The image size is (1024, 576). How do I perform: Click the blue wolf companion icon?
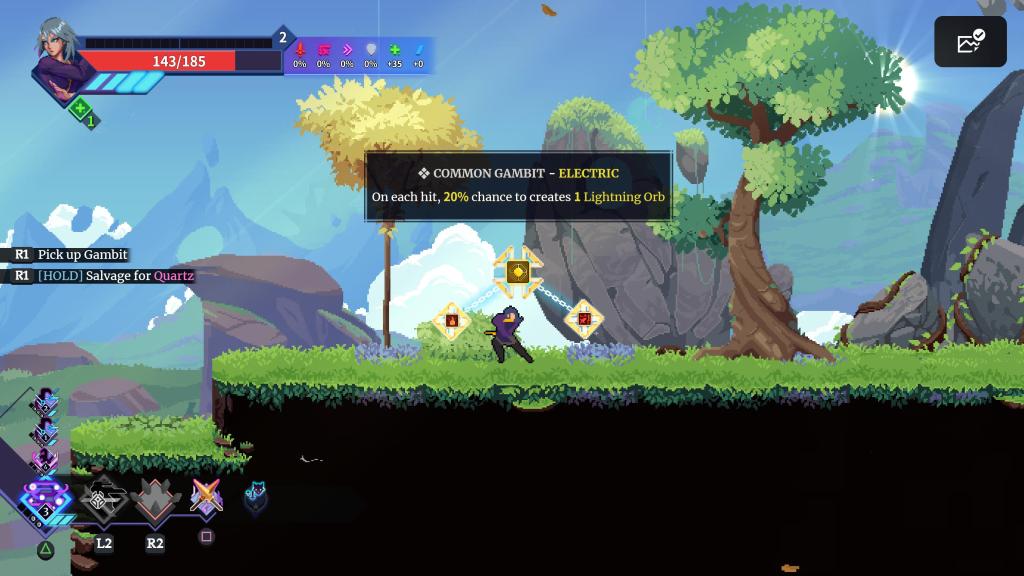256,497
